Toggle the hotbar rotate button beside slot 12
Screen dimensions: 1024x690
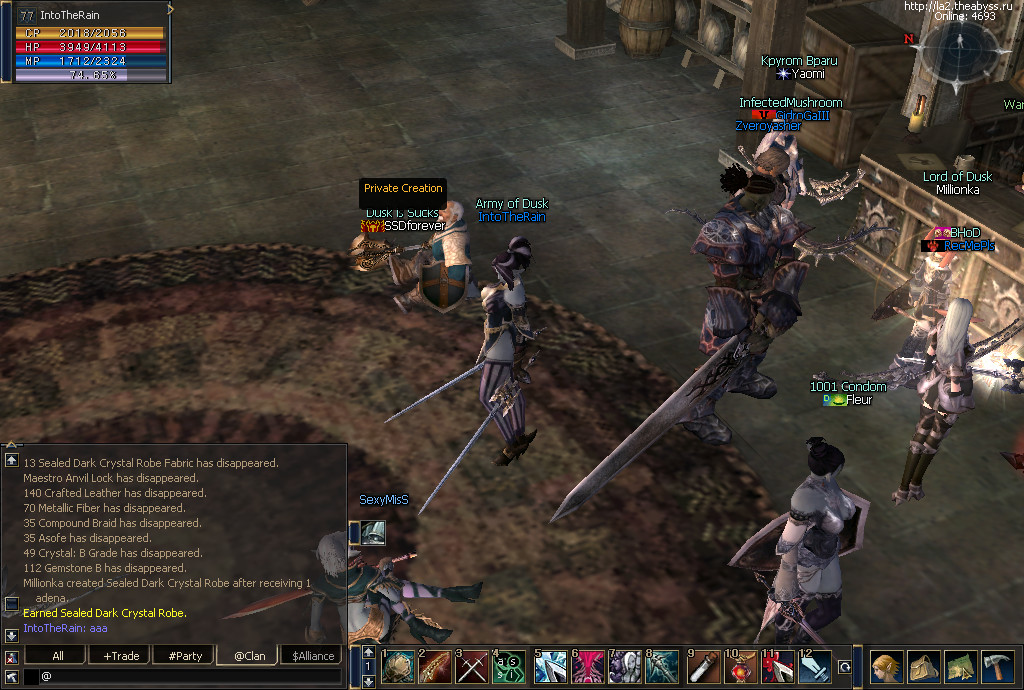(845, 667)
